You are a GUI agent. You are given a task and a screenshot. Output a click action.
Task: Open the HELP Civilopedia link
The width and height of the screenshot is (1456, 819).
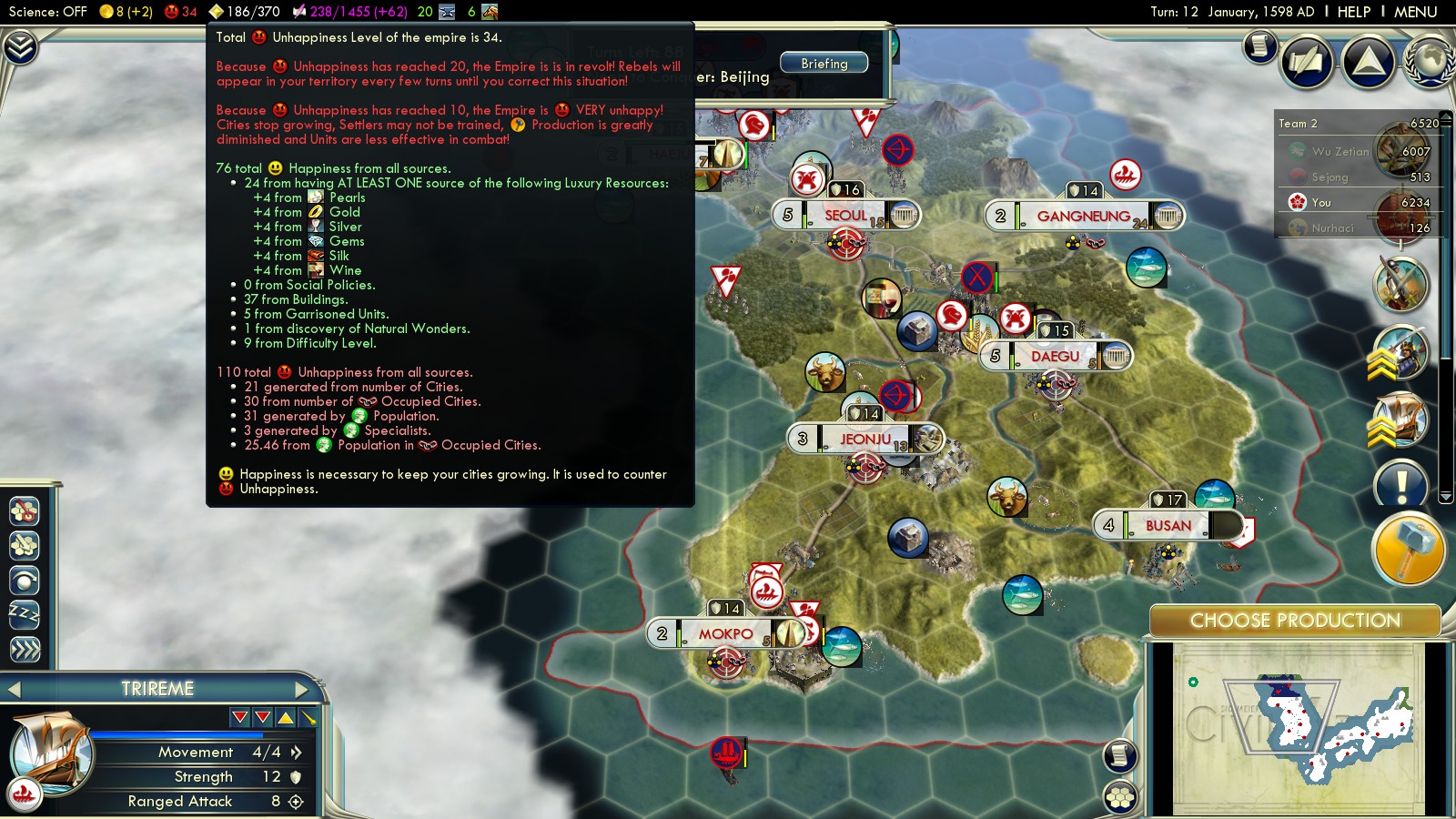tap(1353, 12)
